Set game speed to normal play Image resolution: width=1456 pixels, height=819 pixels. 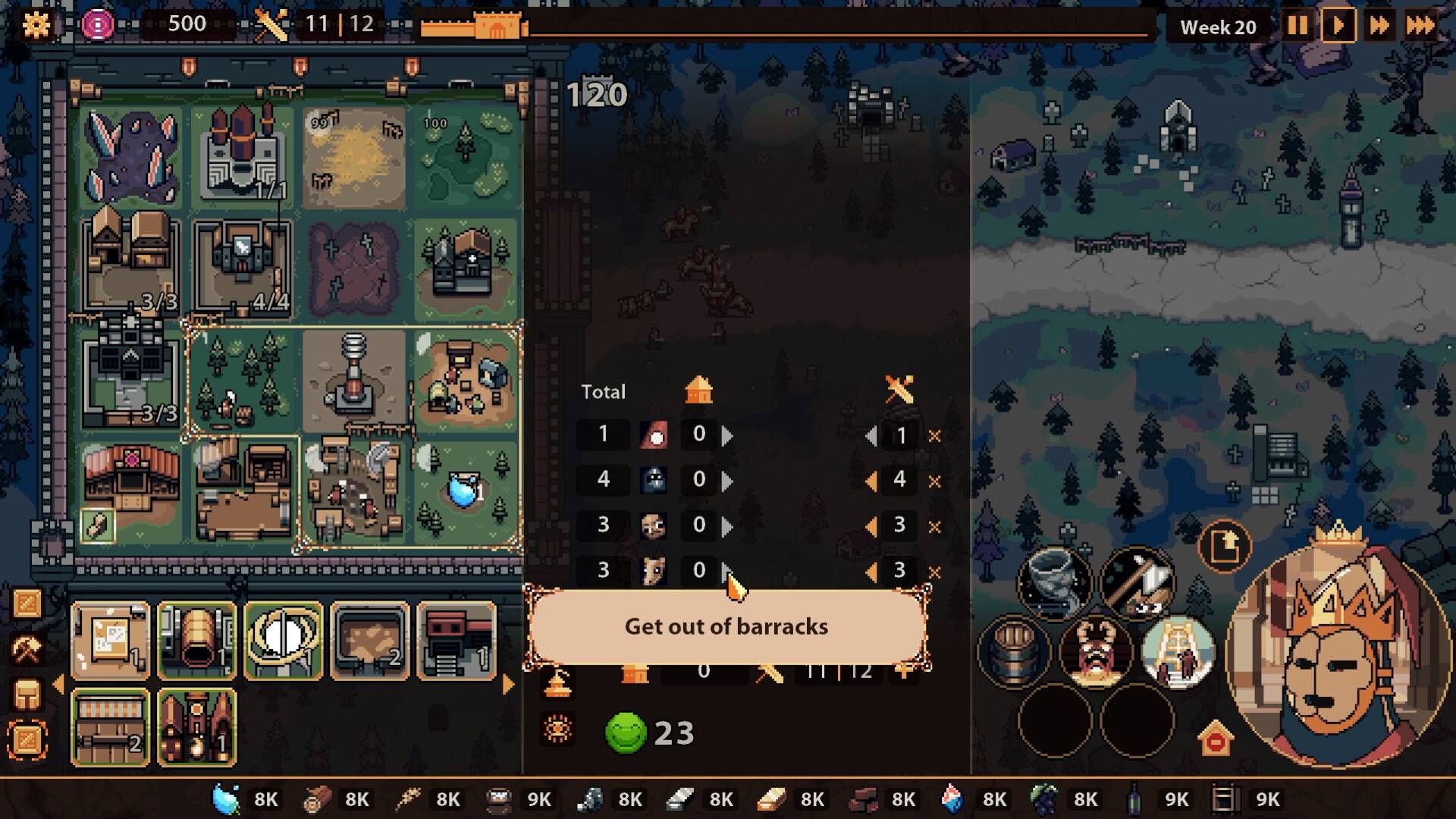tap(1338, 26)
